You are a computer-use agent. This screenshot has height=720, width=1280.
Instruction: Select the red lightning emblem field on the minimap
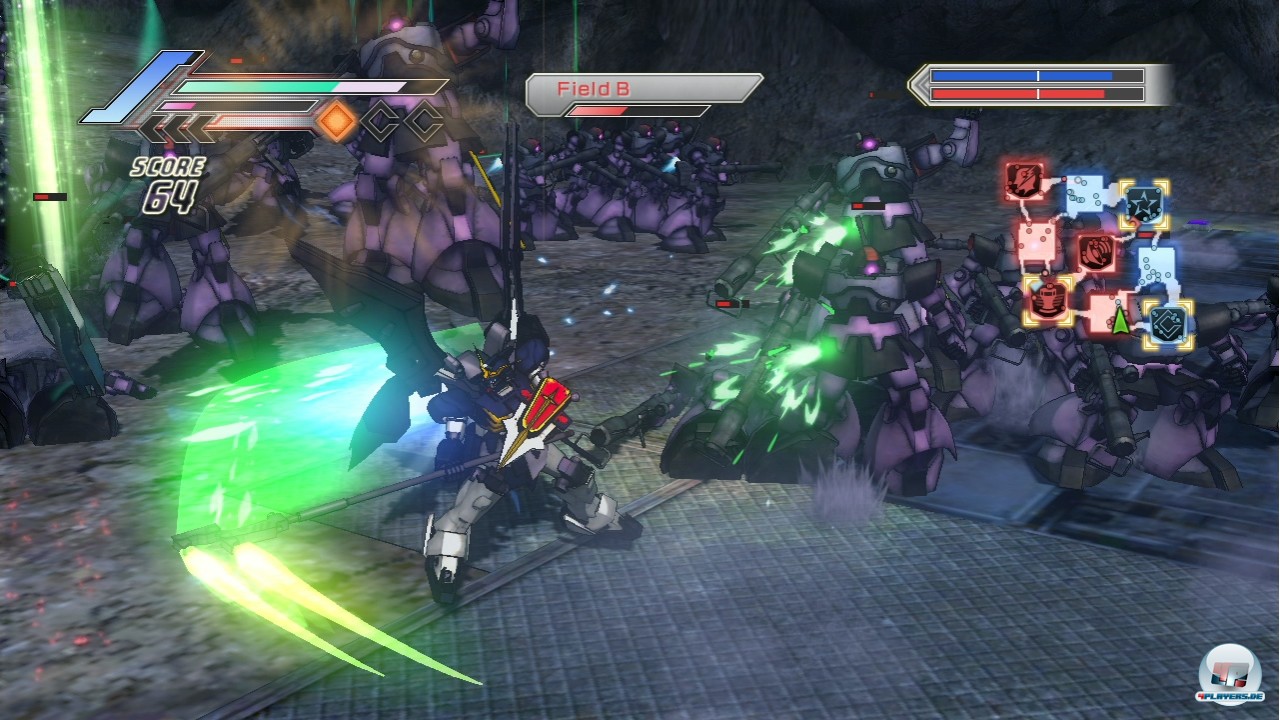[1023, 182]
